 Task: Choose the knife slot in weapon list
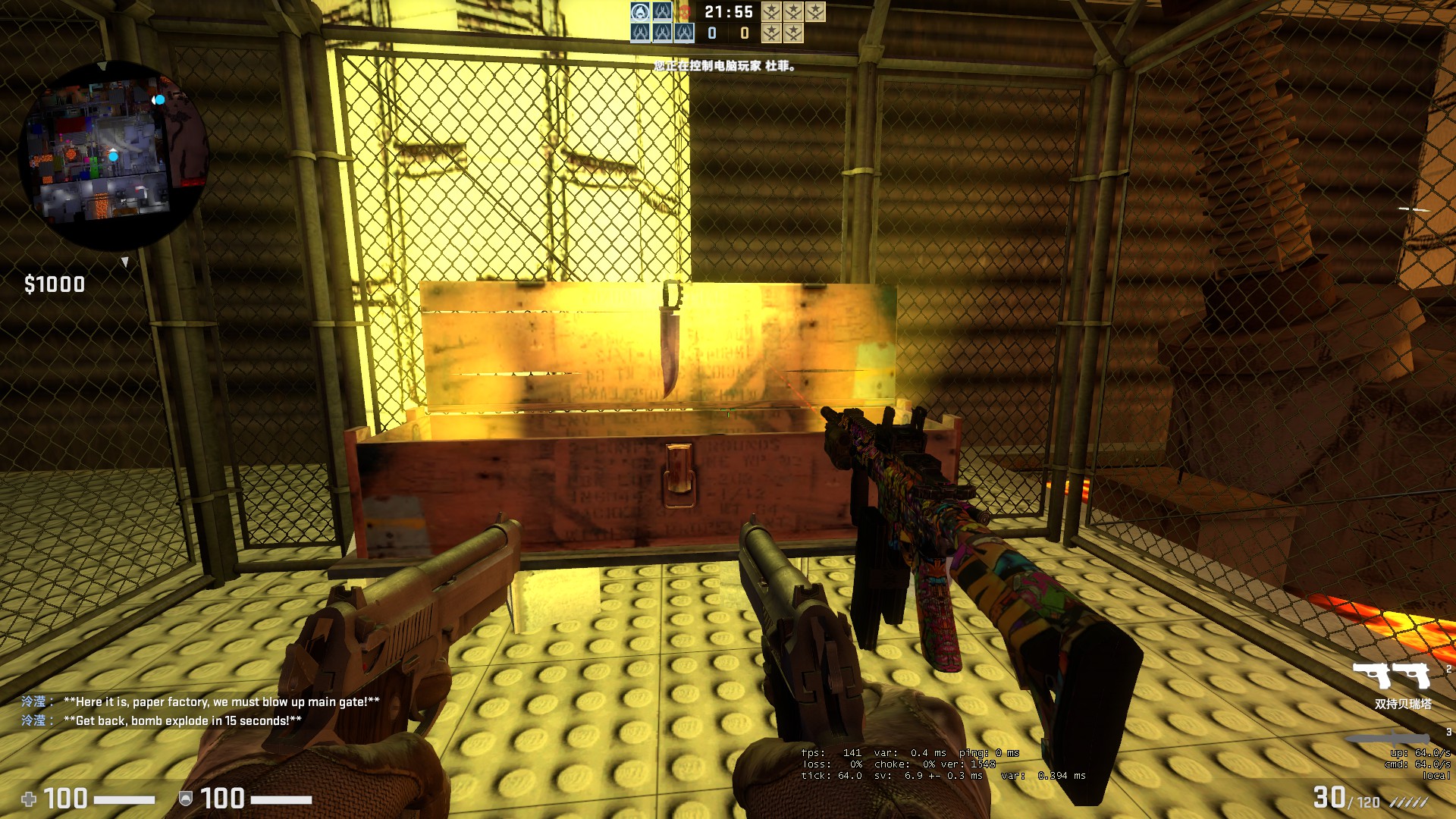pyautogui.click(x=1388, y=738)
